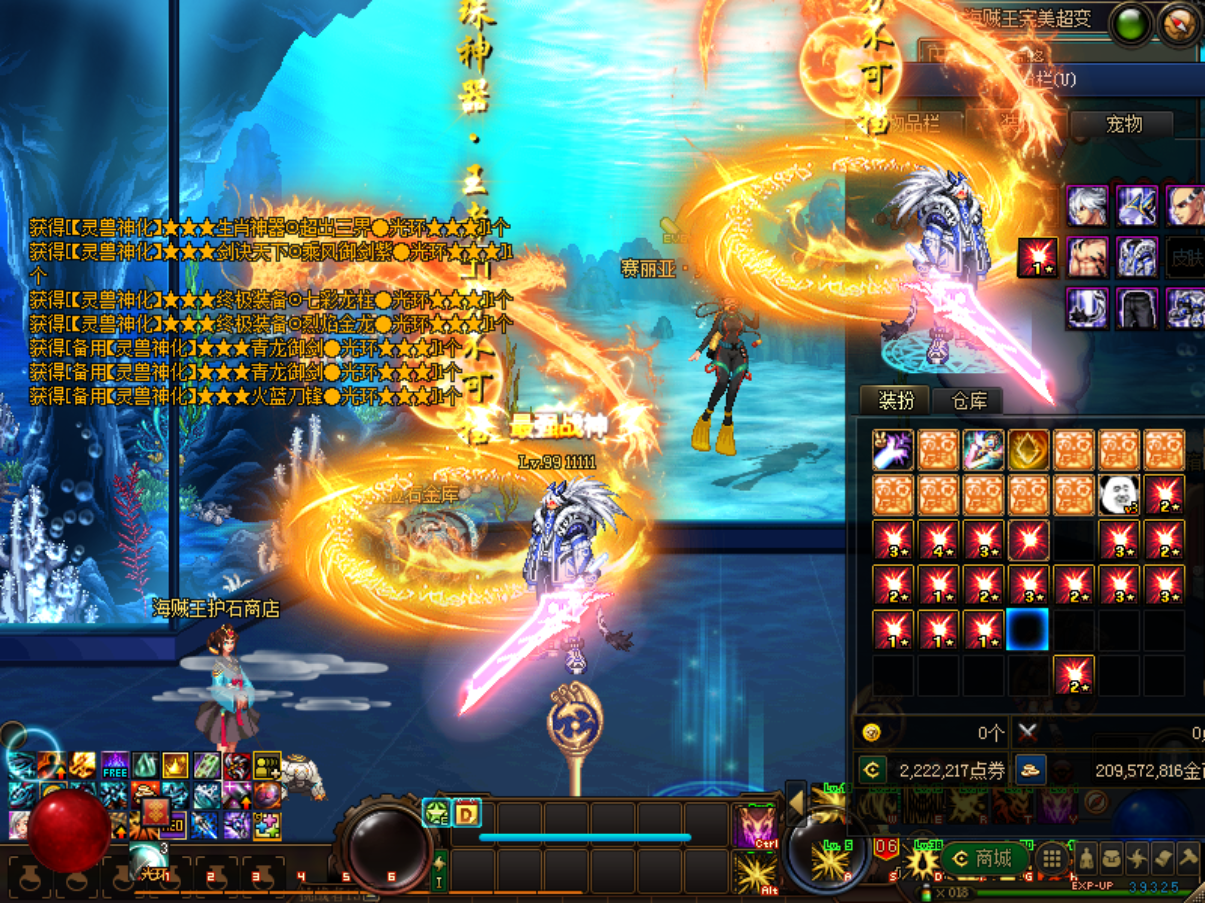The height and width of the screenshot is (903, 1205).
Task: Open the grid menu button beside 商城
Action: (x=1051, y=859)
